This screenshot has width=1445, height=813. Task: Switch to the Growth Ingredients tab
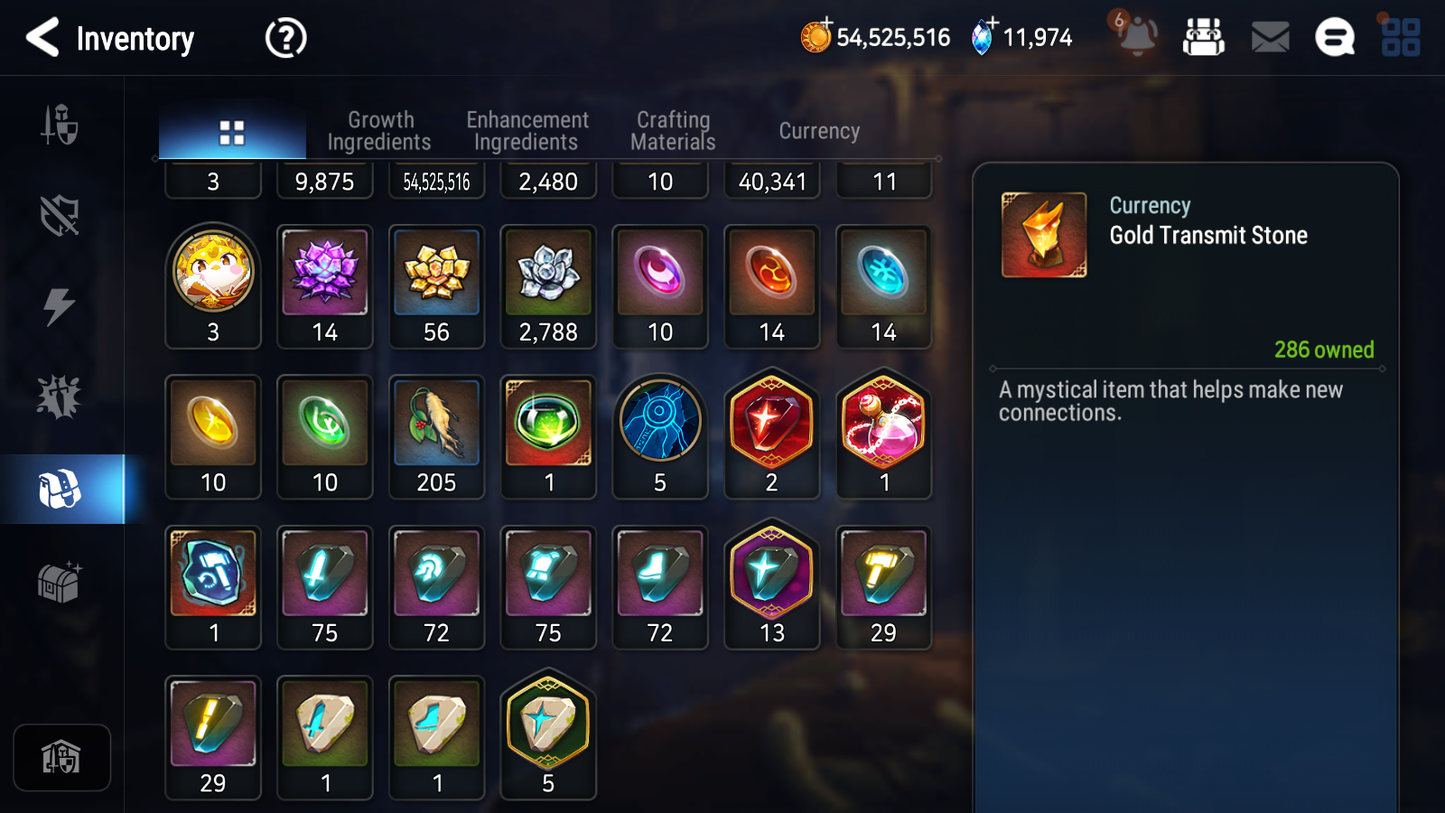coord(380,130)
